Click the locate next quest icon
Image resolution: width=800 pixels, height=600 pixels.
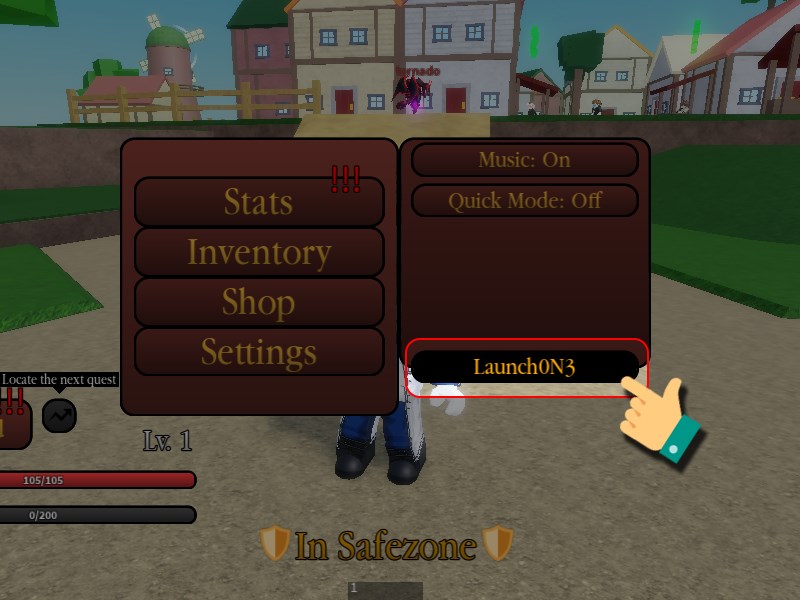click(59, 415)
